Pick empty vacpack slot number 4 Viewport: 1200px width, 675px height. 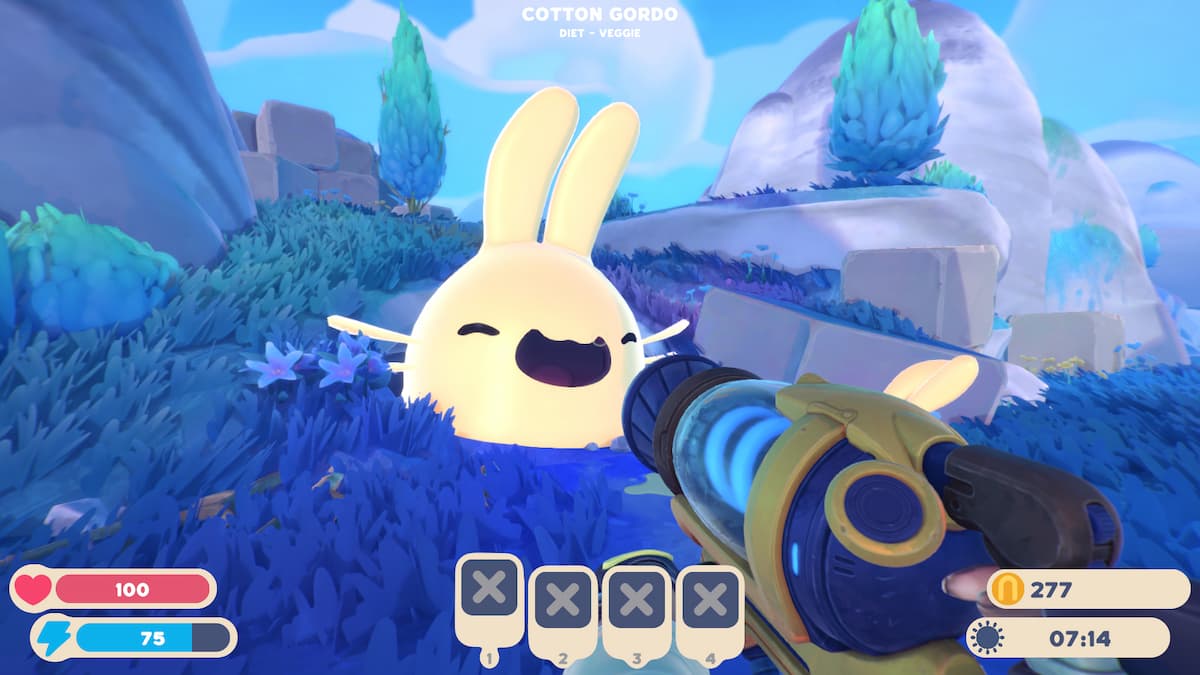point(710,601)
